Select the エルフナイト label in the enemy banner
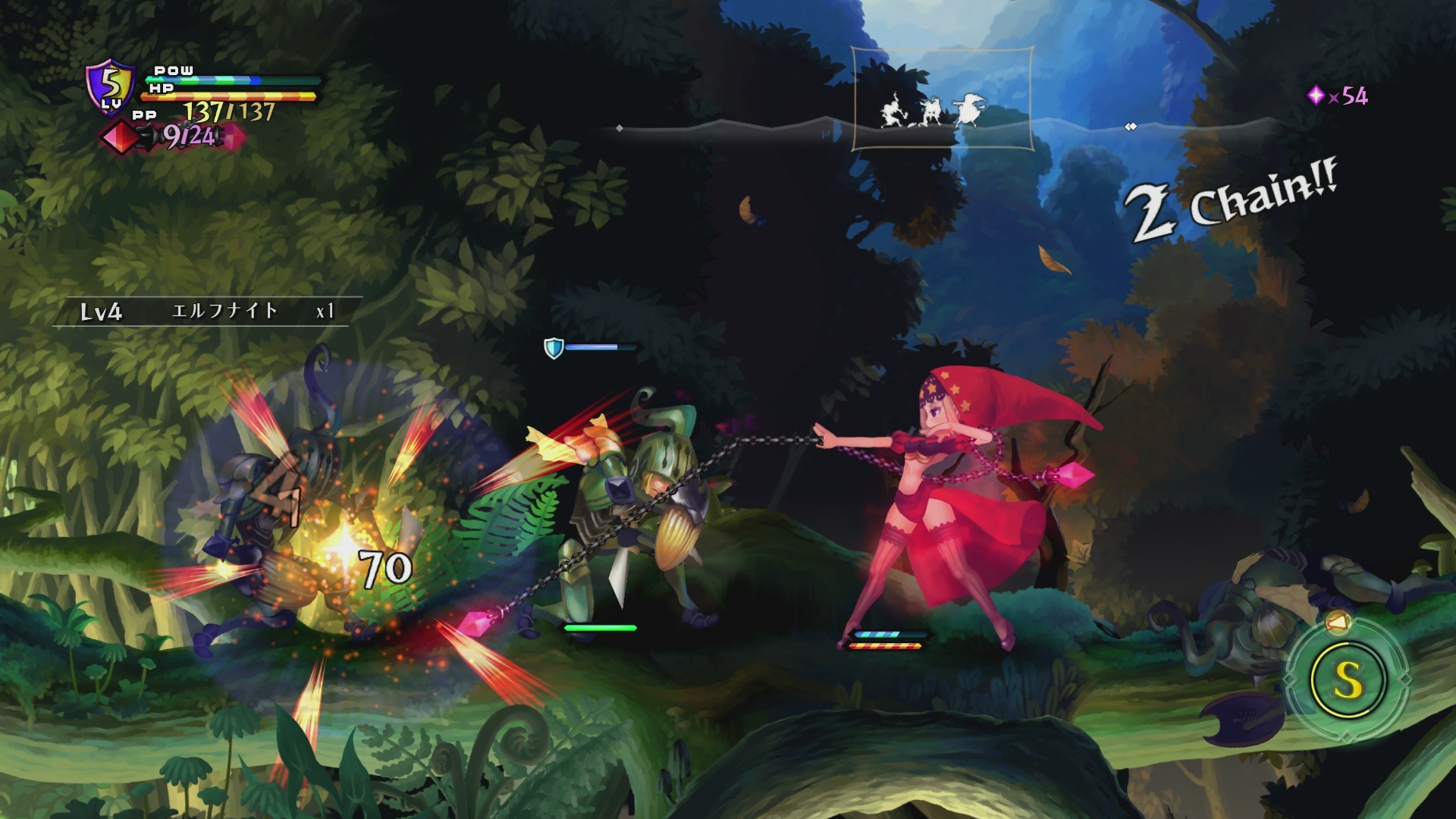Screen dimensions: 1456x819 coord(224,311)
